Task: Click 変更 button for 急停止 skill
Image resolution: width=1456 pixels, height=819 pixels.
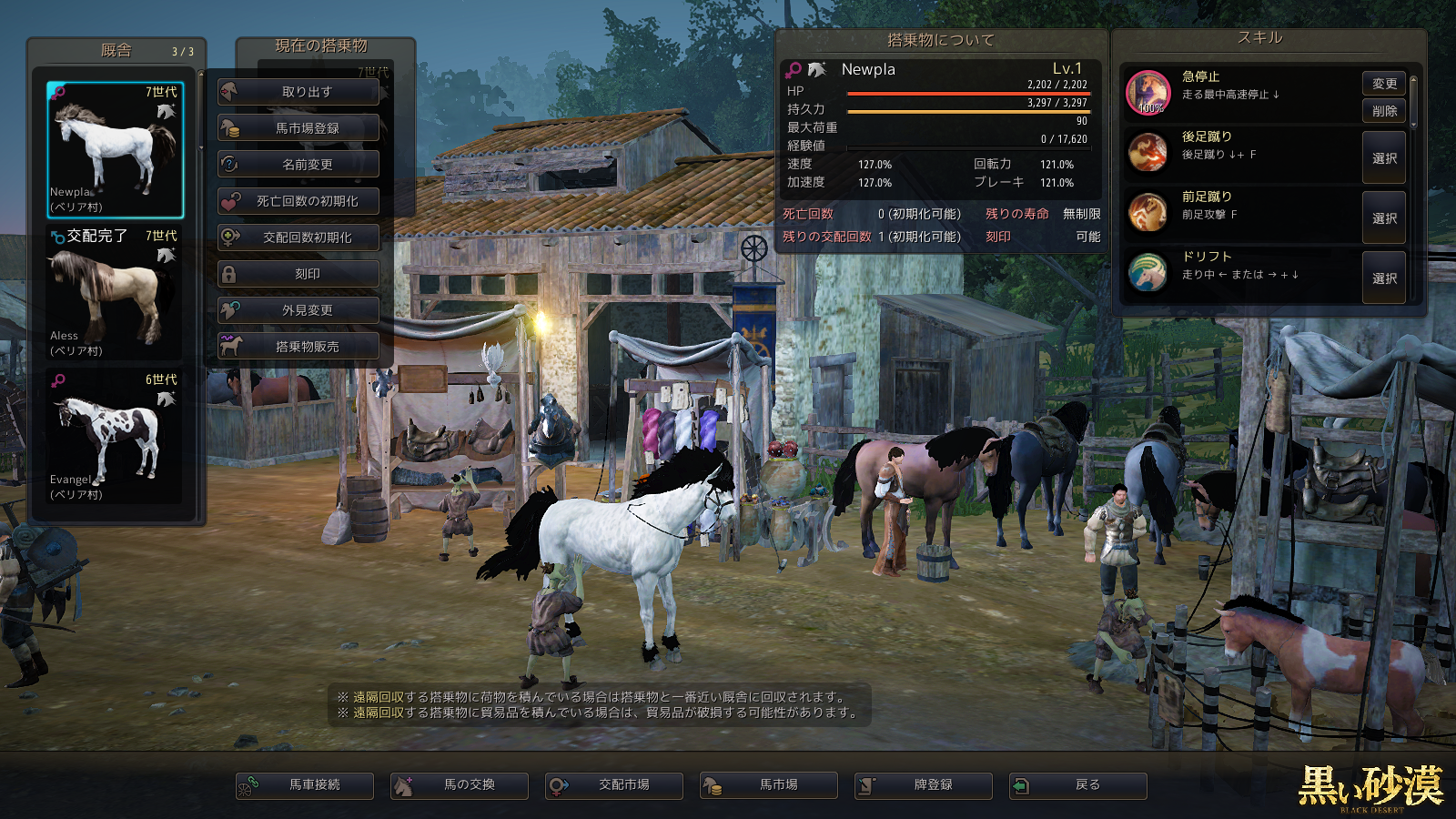Action: 1384,84
